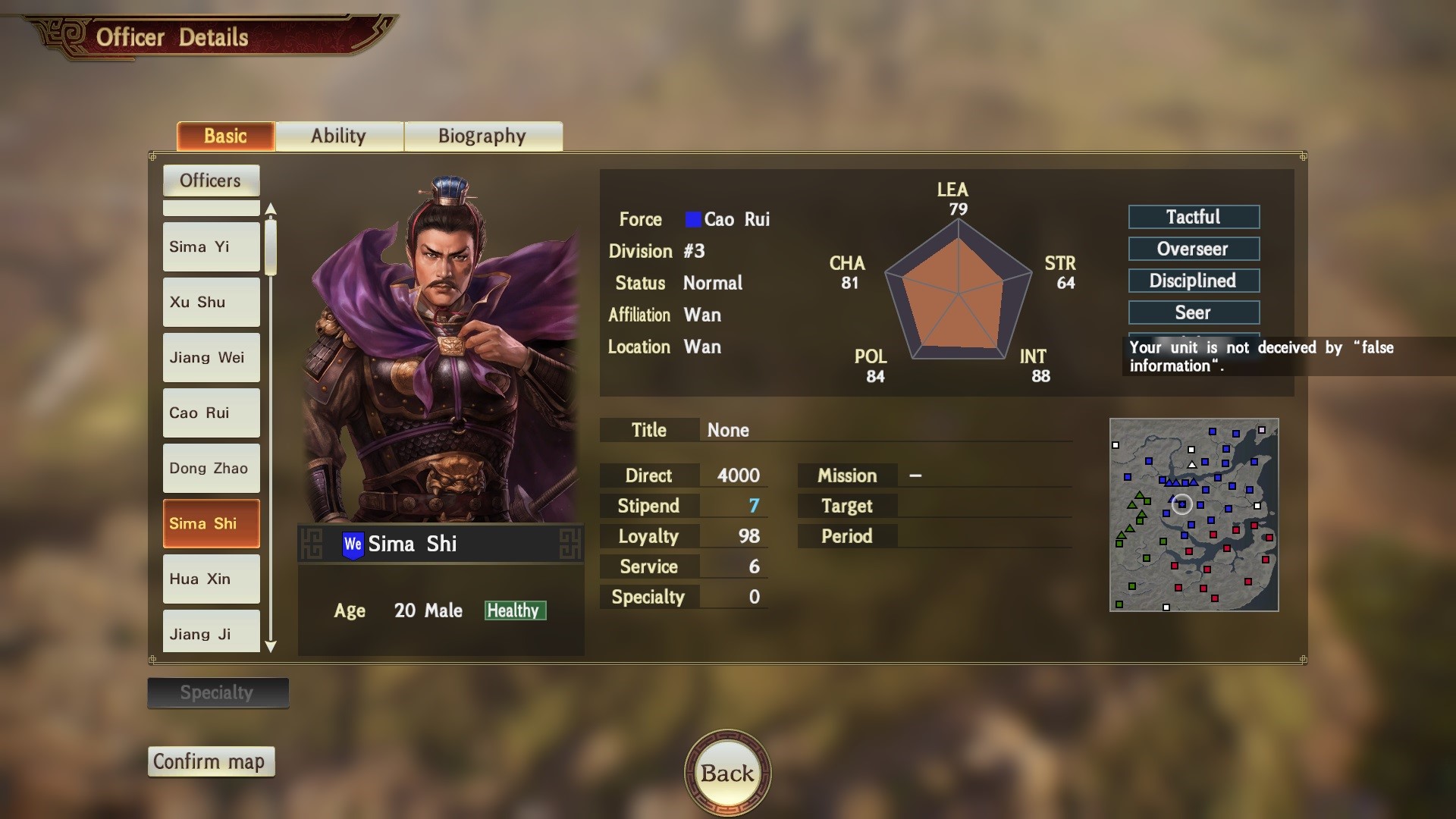Click the officer list up arrow
This screenshot has width=1456, height=819.
tap(271, 209)
